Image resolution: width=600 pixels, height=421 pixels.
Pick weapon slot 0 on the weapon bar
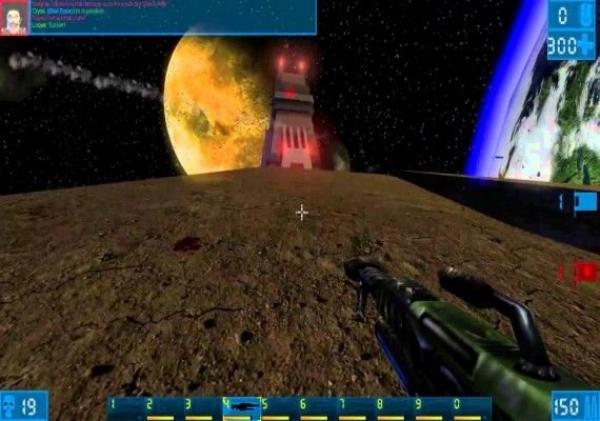(x=471, y=407)
